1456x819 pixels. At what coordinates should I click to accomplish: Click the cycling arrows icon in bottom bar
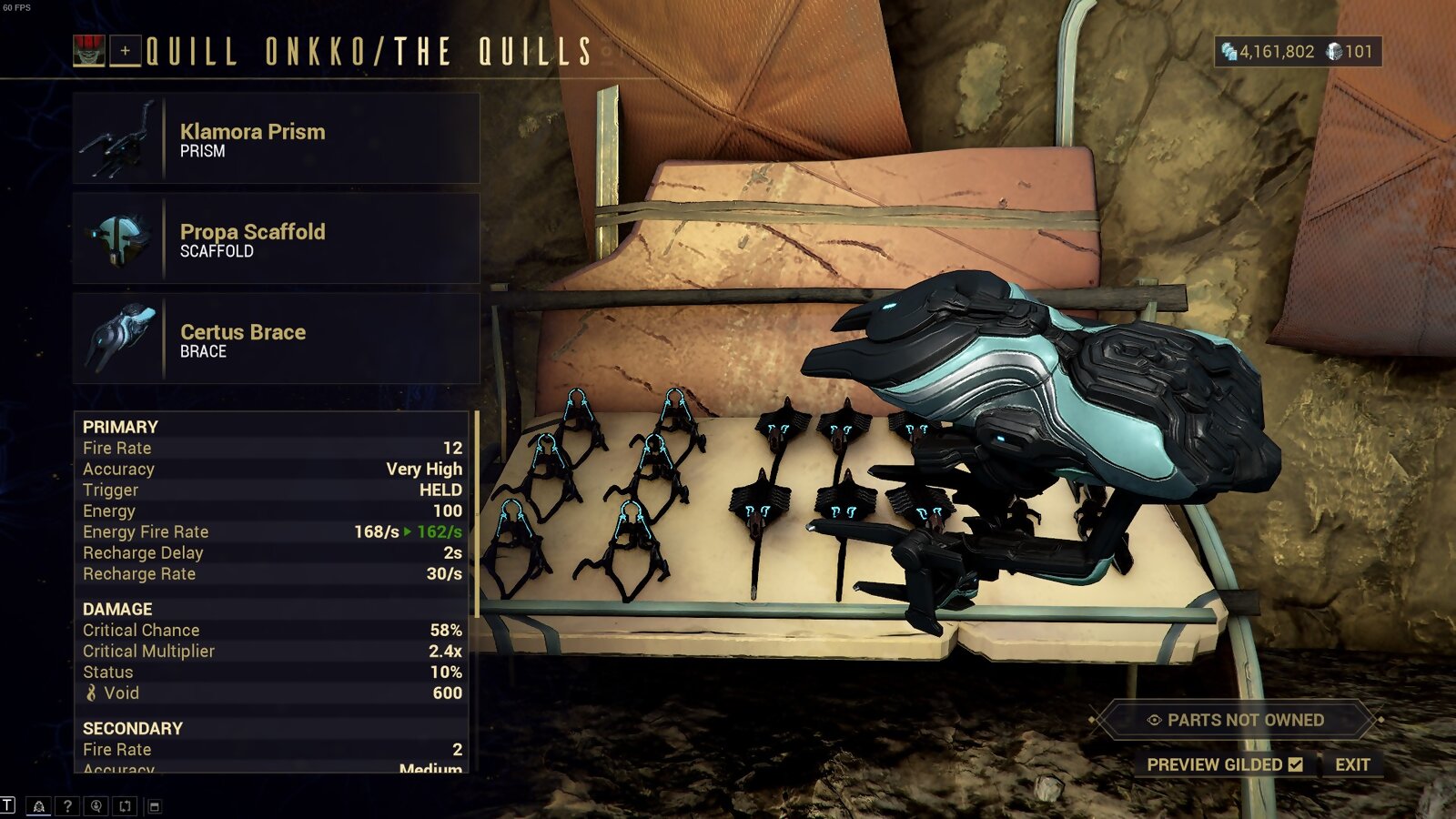tap(126, 806)
